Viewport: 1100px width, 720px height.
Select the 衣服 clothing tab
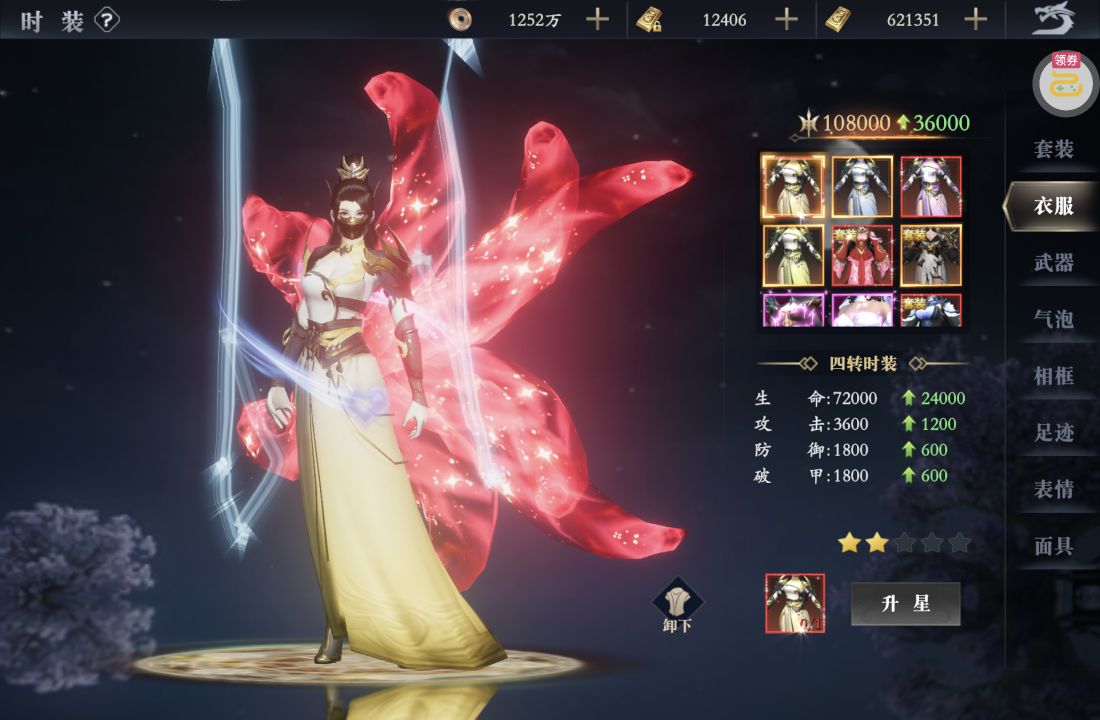point(1053,206)
